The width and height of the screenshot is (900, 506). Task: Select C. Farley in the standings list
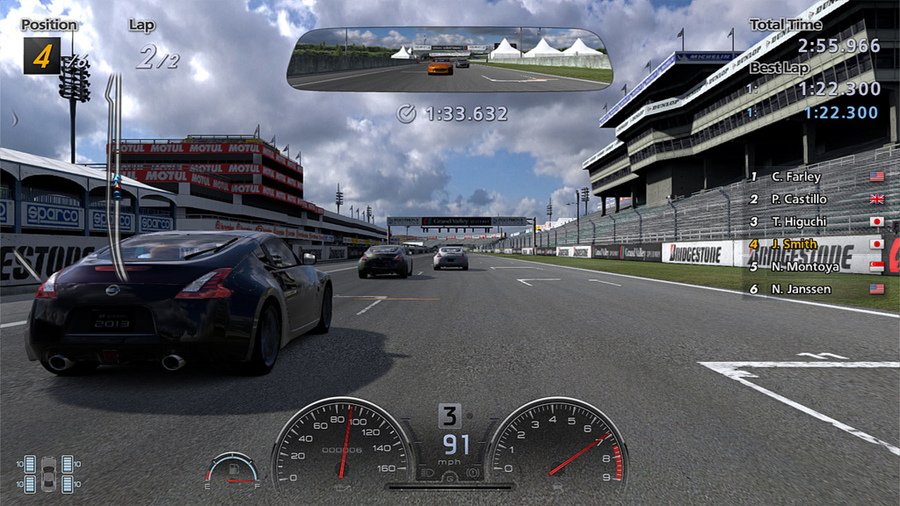tap(796, 176)
